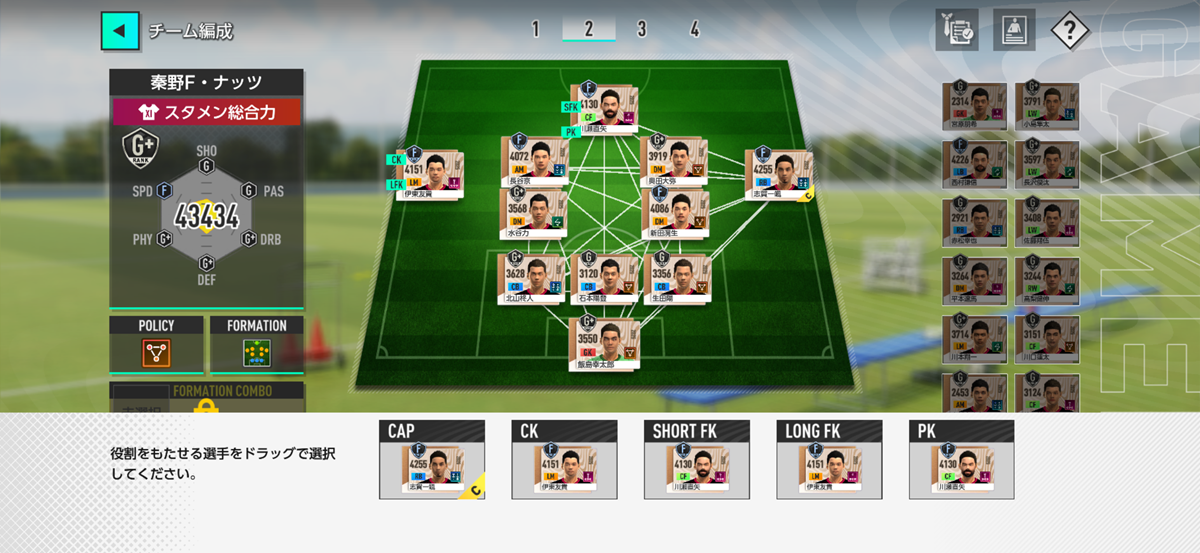Select the bench player card rated 3791

(x=1046, y=107)
